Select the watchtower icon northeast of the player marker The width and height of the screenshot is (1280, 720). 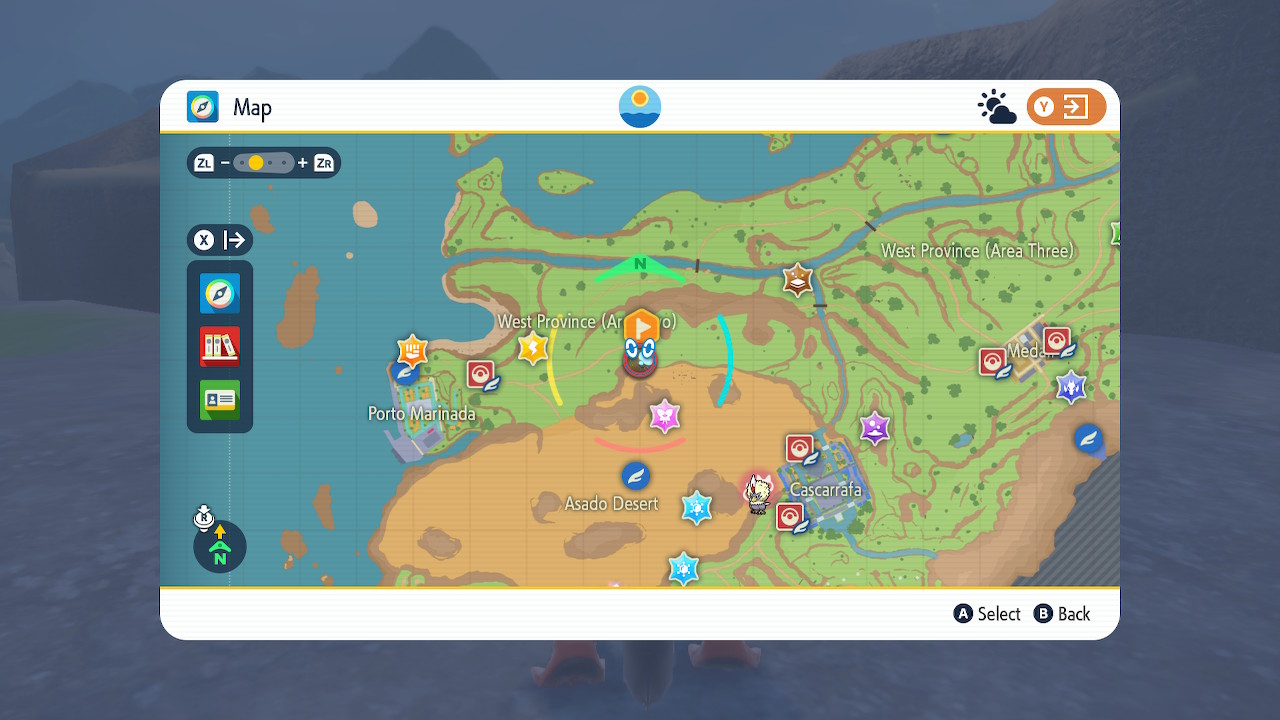point(795,277)
